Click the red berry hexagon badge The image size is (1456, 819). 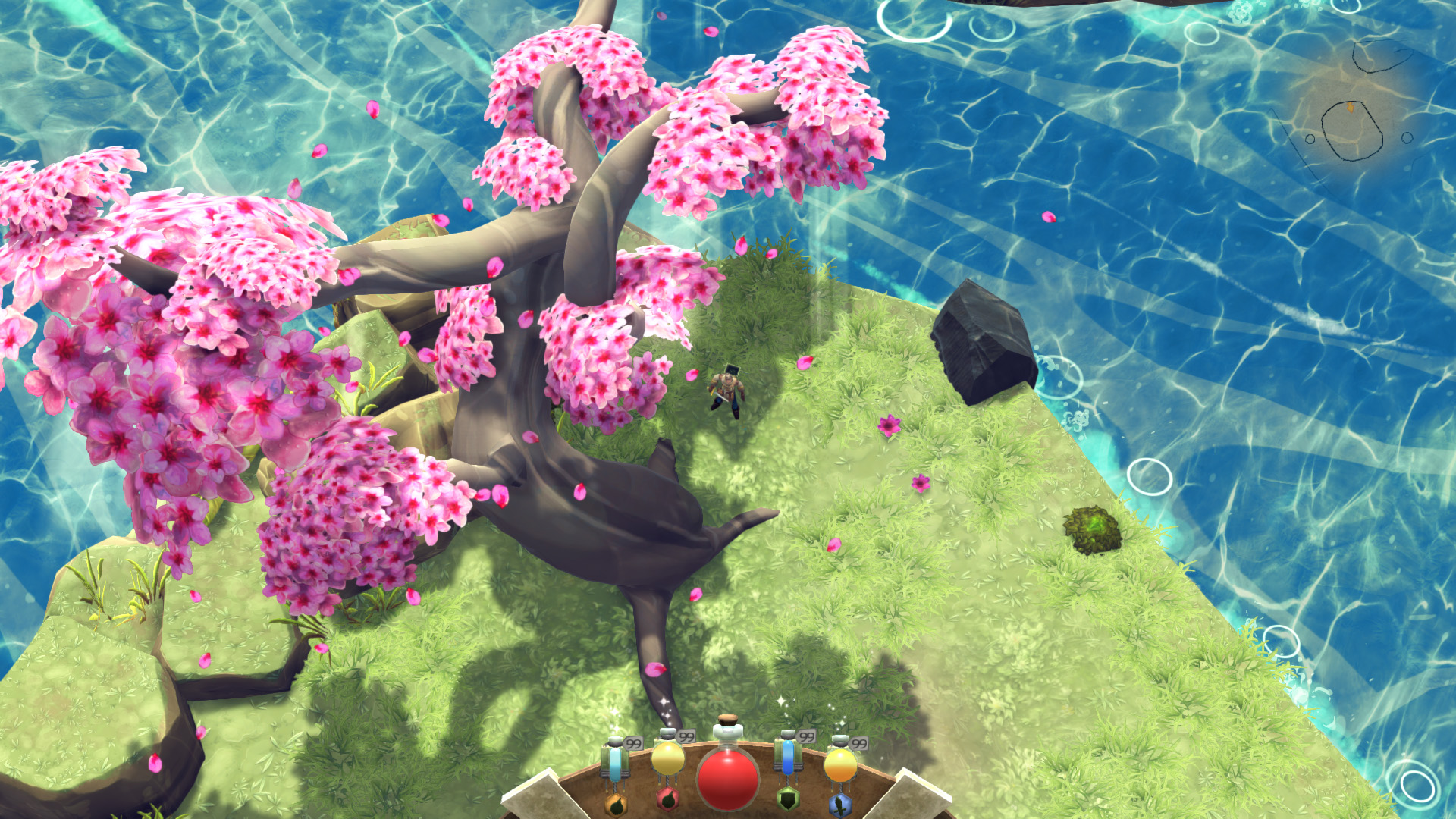point(667,802)
